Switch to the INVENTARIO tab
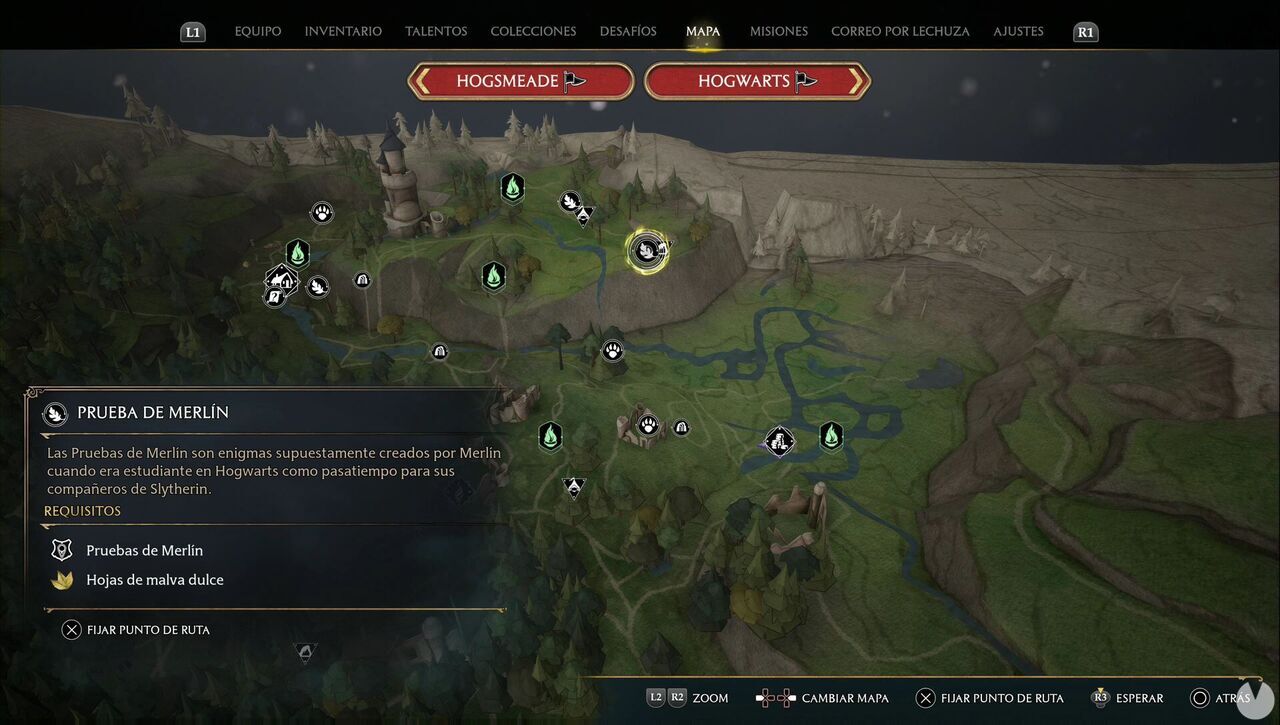This screenshot has width=1280, height=725. tap(343, 31)
